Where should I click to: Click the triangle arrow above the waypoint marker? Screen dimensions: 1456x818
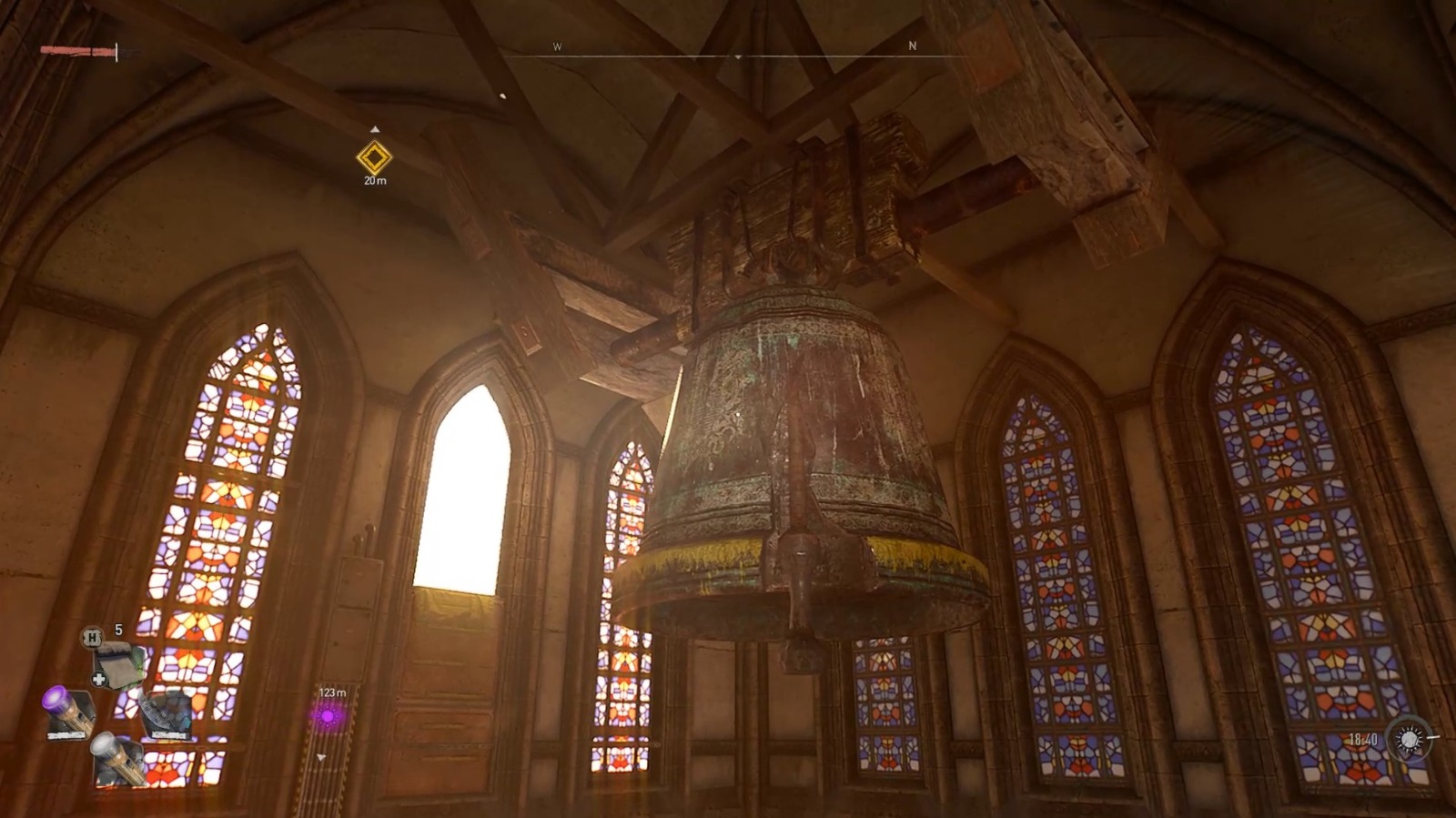376,129
